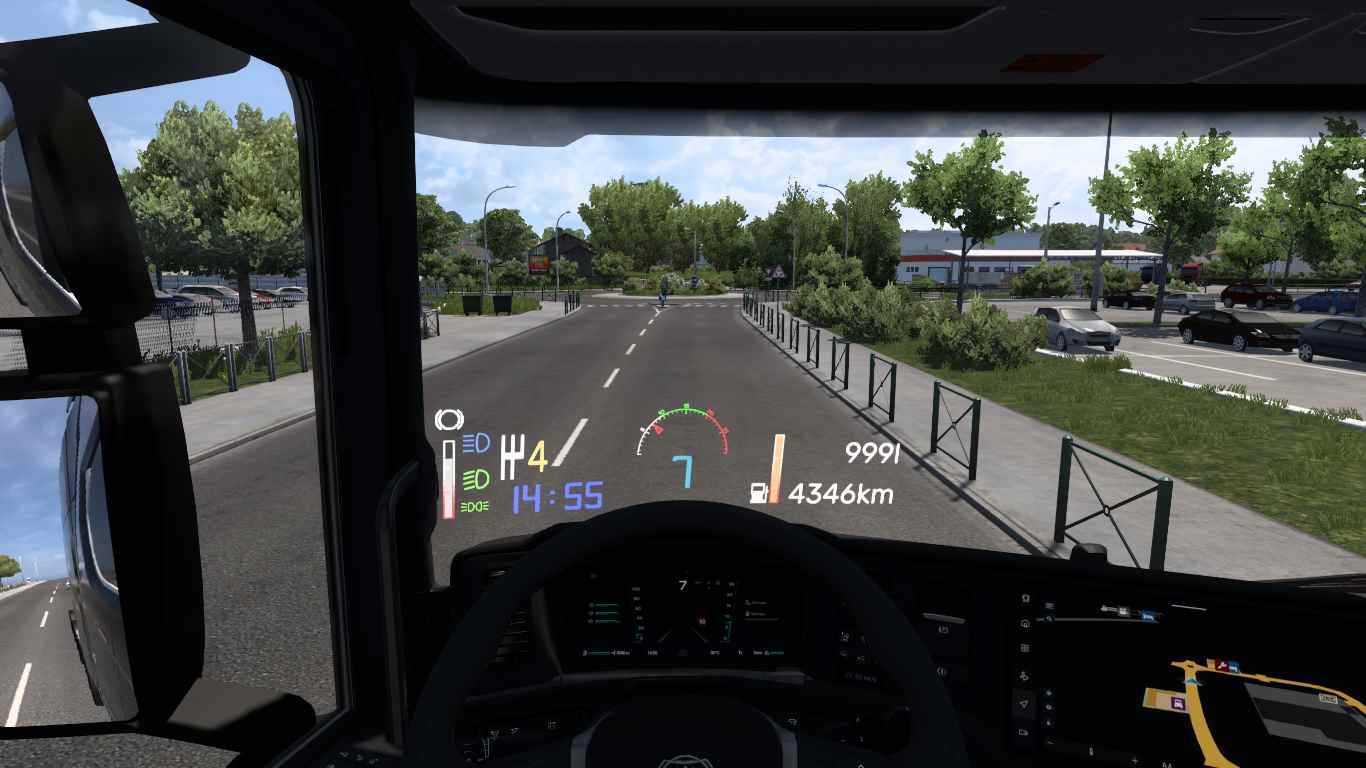This screenshot has height=768, width=1366.
Task: Click the green parking lights icon
Action: (x=475, y=507)
